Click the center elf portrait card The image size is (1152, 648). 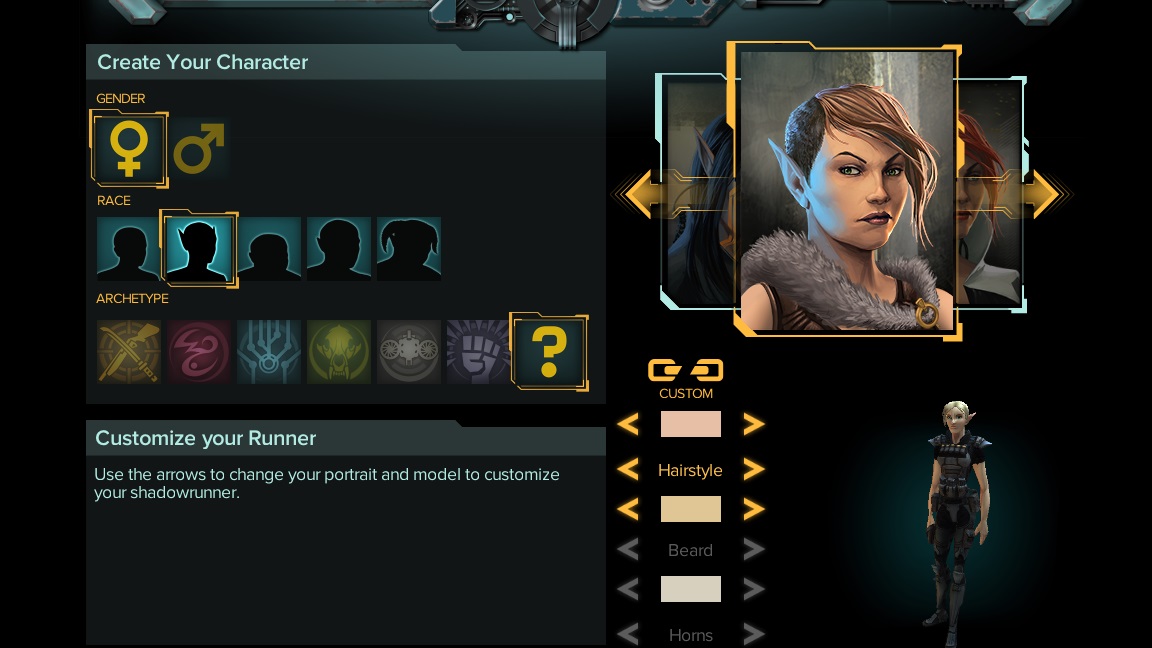coord(845,190)
